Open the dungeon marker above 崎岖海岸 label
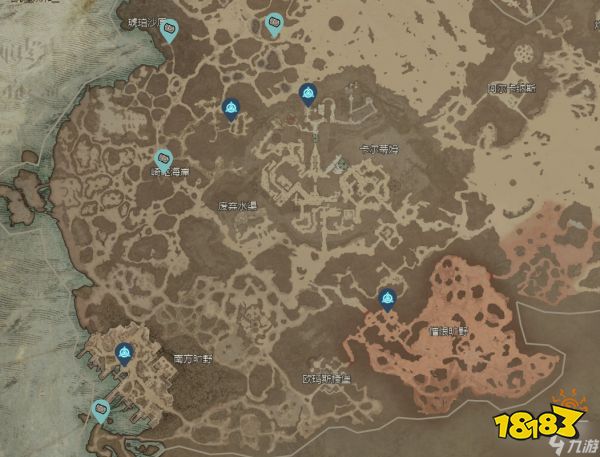Screen dimensions: 600x457 tap(163, 158)
